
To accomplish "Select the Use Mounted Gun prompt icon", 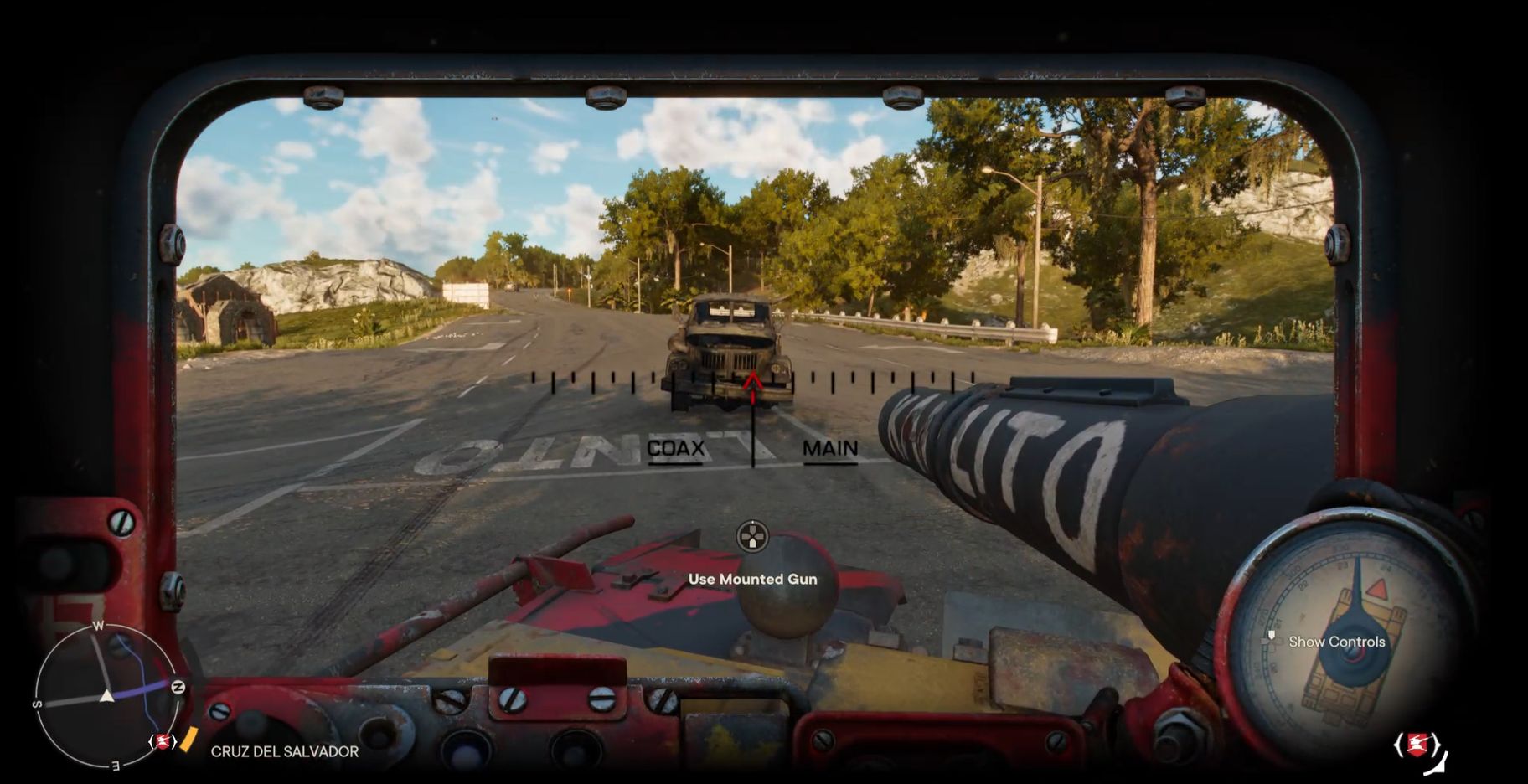I will (x=752, y=537).
